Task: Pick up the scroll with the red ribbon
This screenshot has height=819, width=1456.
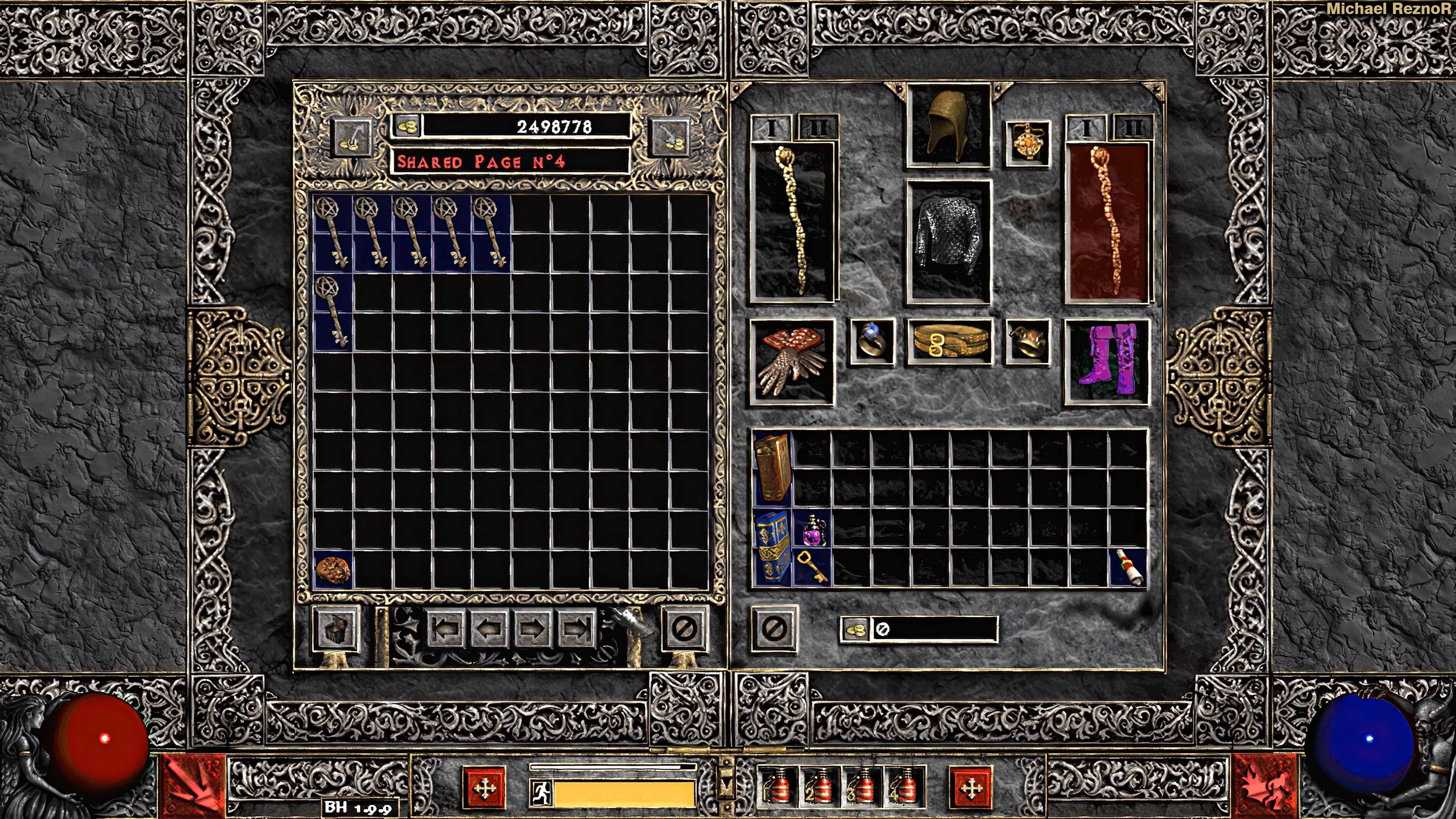Action: click(x=1128, y=568)
